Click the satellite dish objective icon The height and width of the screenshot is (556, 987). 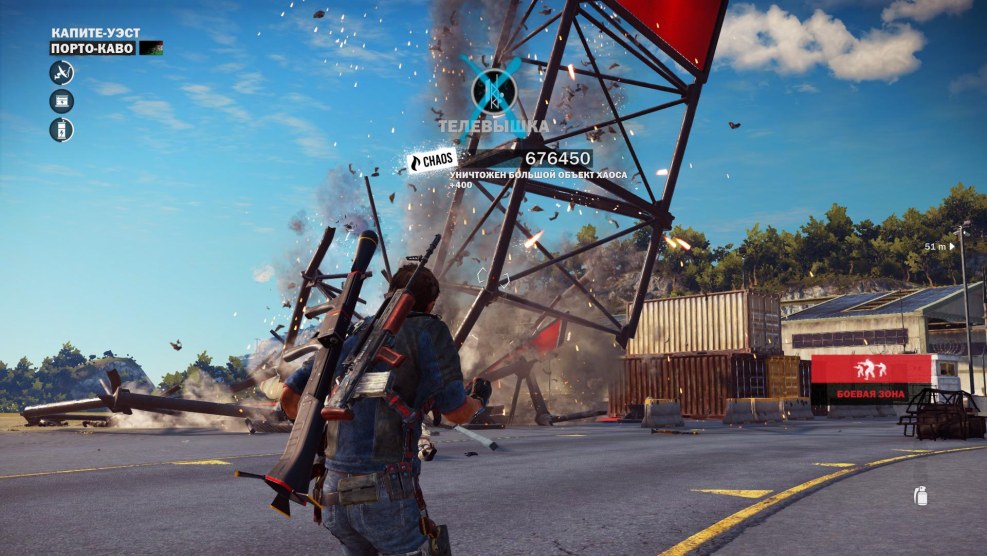point(62,72)
